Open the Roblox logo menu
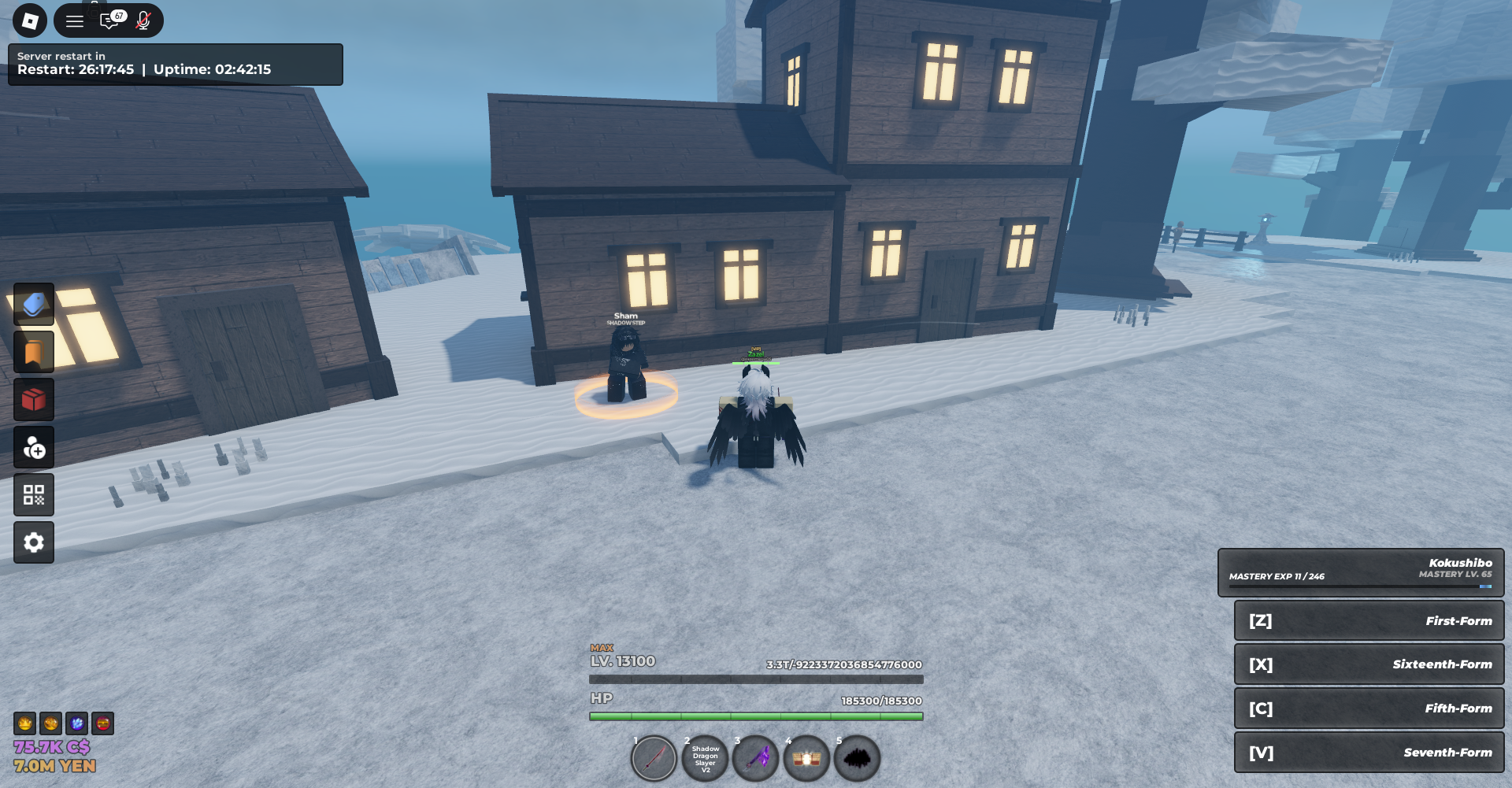Screen dimensions: 1512x788 pyautogui.click(x=30, y=20)
